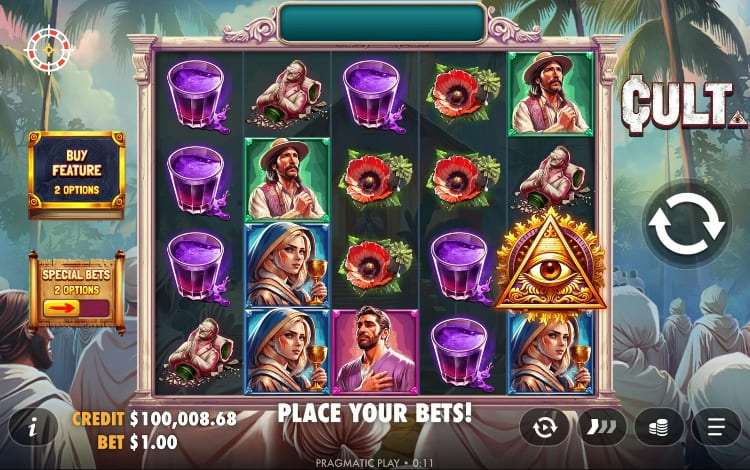The height and width of the screenshot is (470, 750).
Task: Click the casino chip target icon
Action: click(48, 46)
